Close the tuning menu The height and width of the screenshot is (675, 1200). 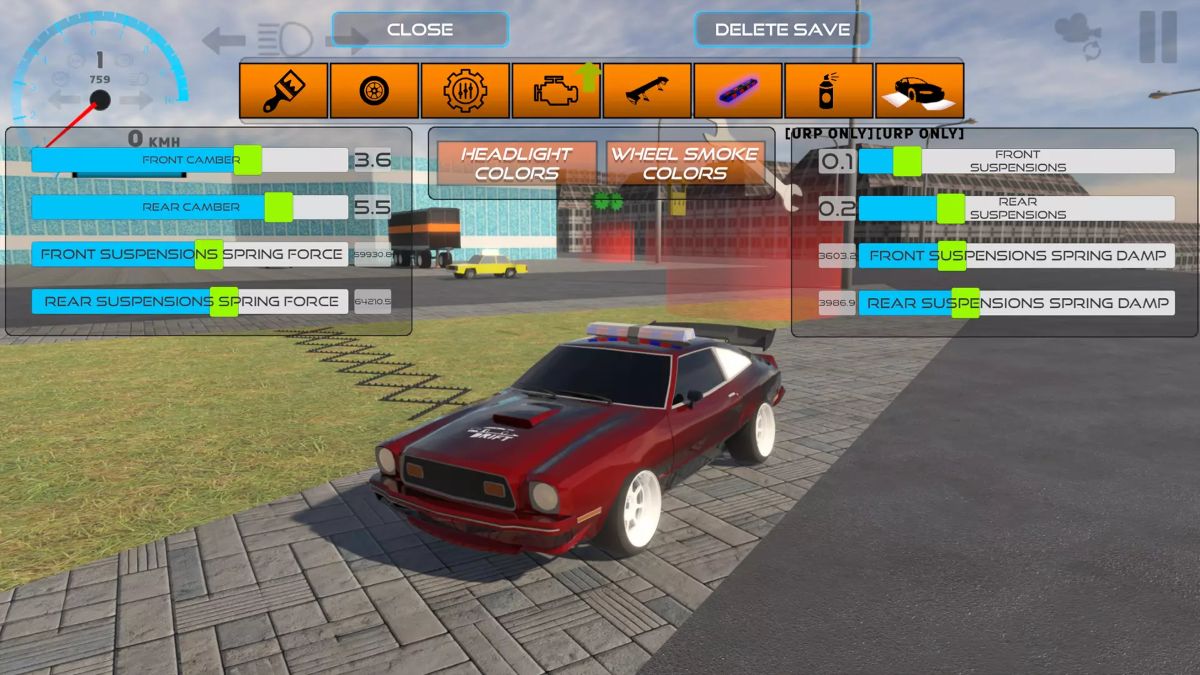coord(420,29)
